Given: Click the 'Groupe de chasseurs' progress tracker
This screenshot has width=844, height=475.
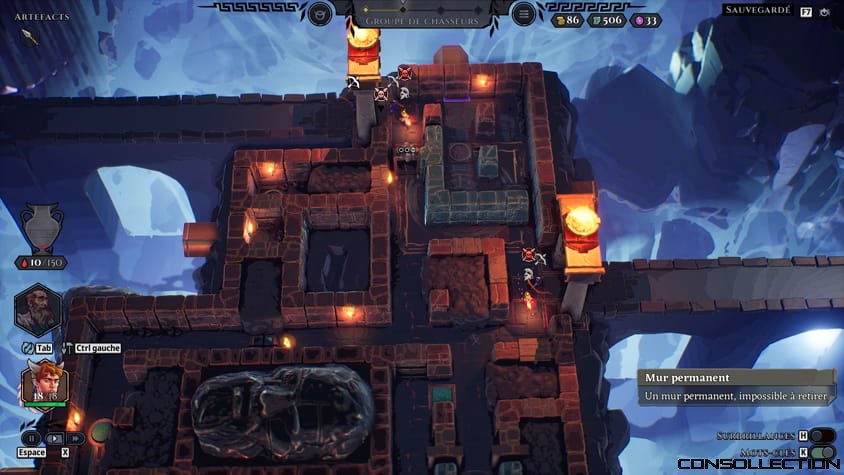Looking at the screenshot, I should pyautogui.click(x=421, y=14).
